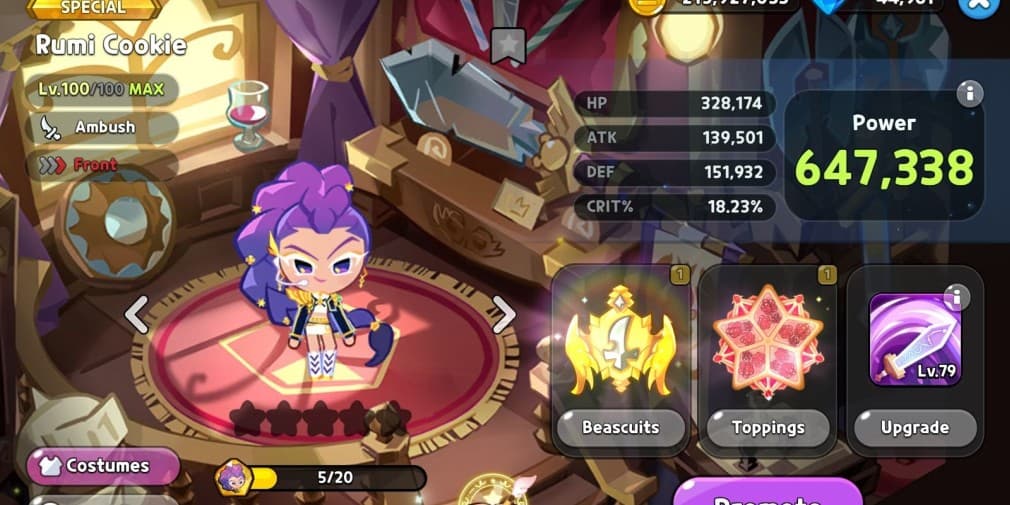Screen dimensions: 1010x505
Task: Open skill info icon on sword skill
Action: pos(956,297)
